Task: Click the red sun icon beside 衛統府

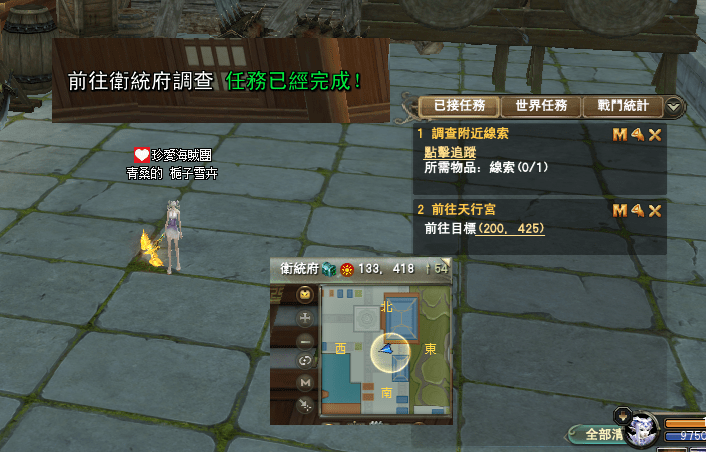Action: click(x=346, y=268)
